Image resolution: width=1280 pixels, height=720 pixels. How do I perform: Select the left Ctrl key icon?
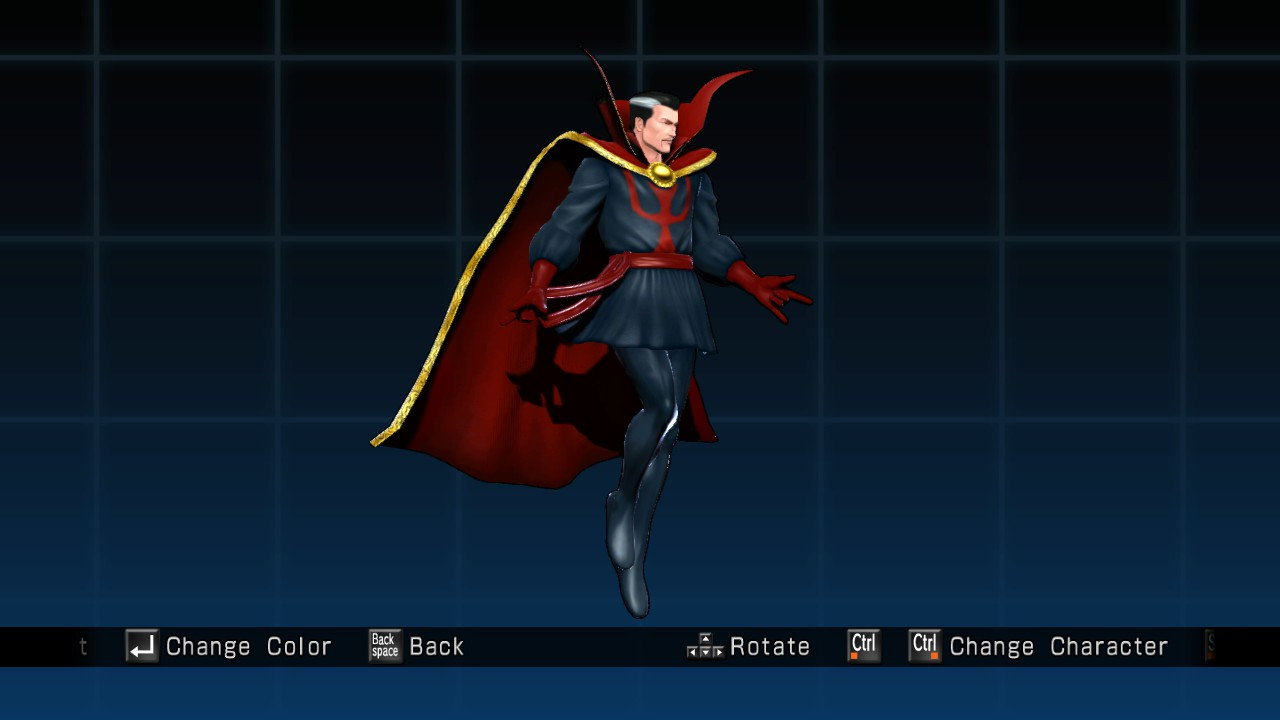tap(862, 647)
